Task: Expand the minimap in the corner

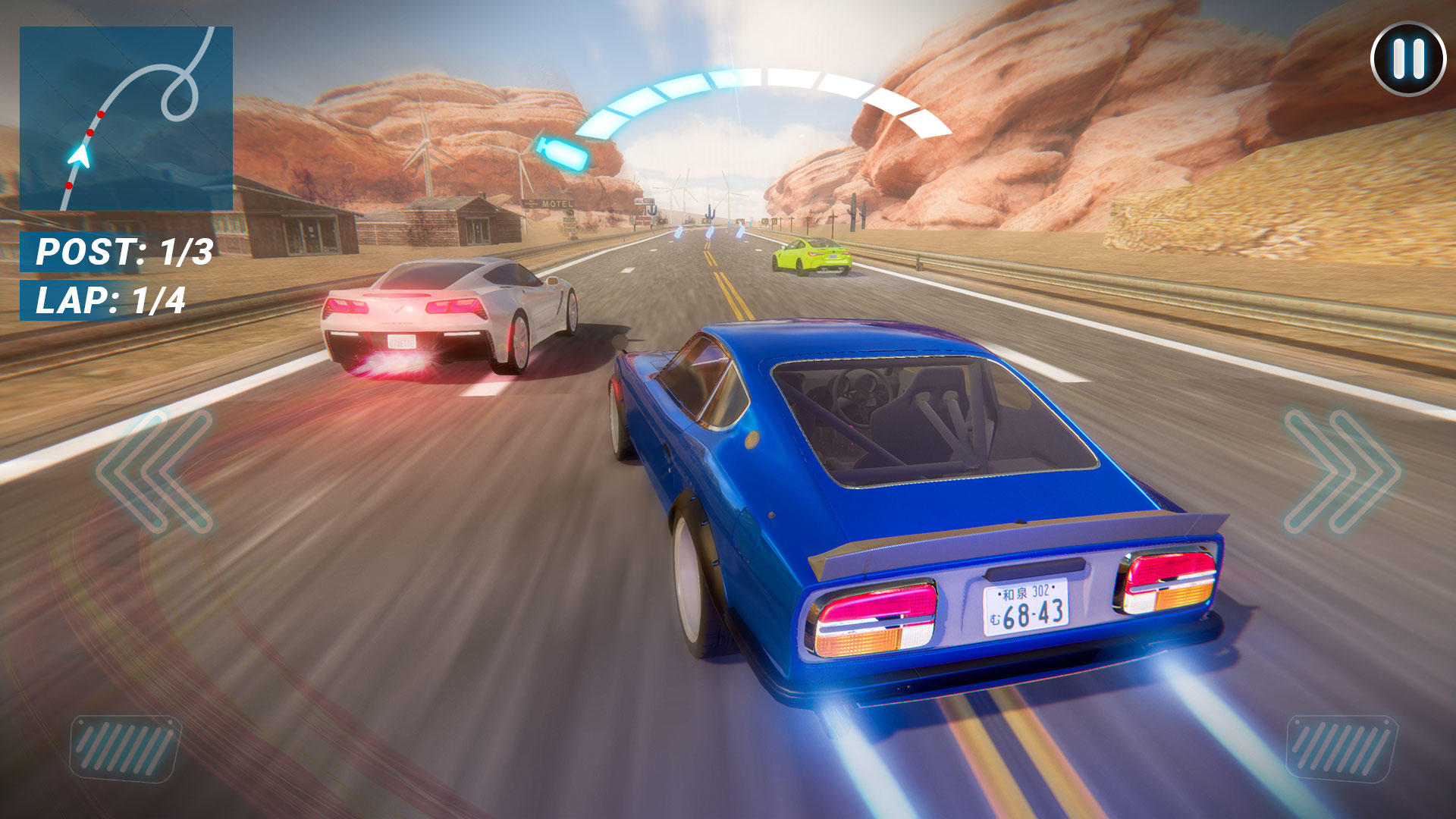Action: click(x=127, y=118)
